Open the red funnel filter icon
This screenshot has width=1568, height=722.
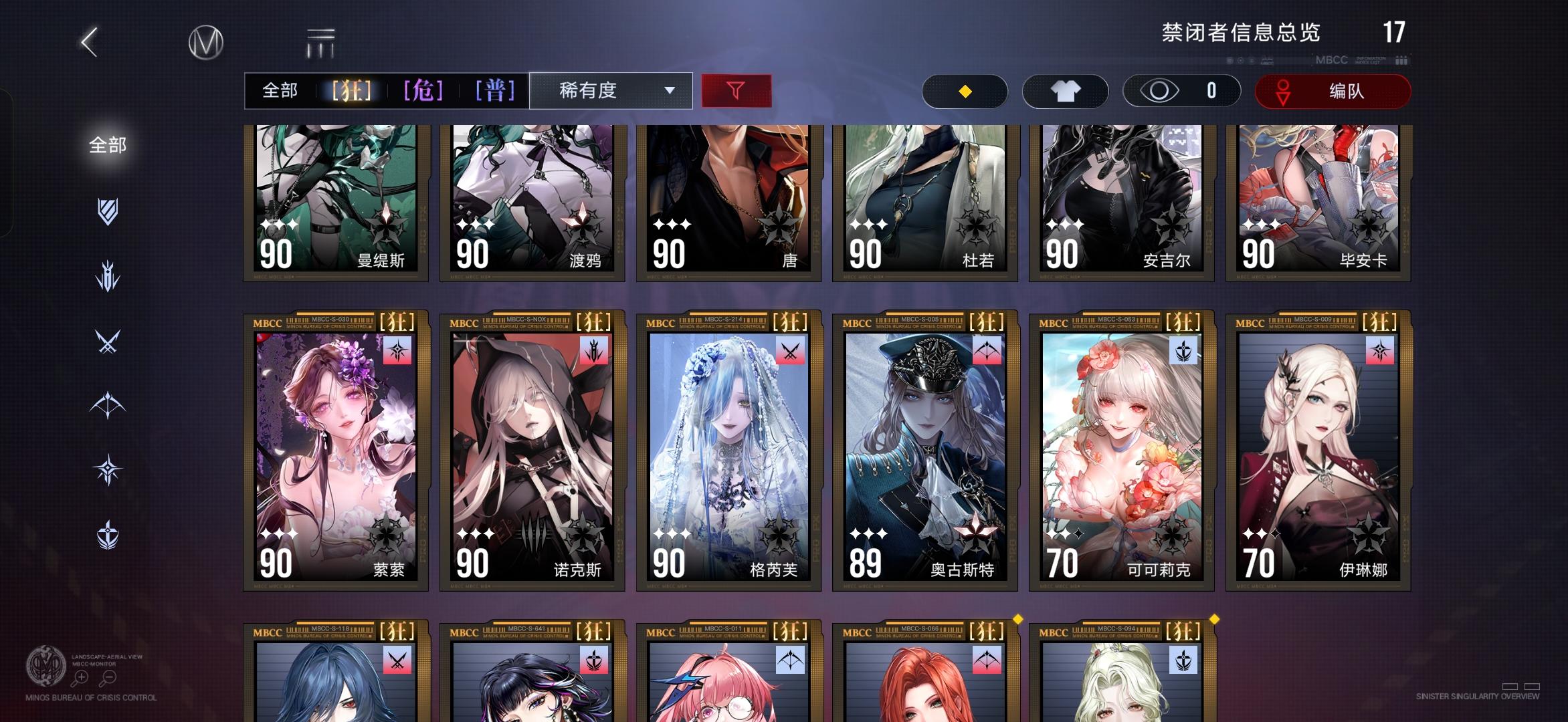click(737, 90)
